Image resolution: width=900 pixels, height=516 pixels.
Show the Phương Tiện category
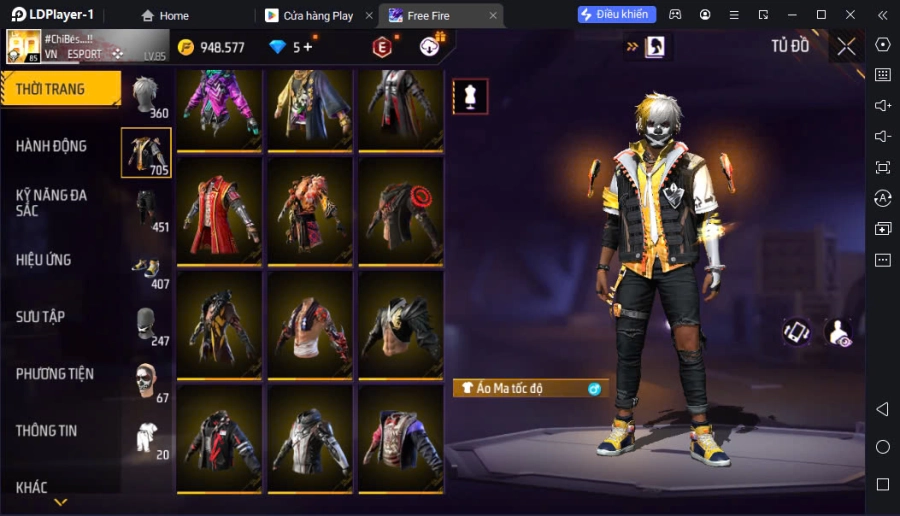[55, 374]
